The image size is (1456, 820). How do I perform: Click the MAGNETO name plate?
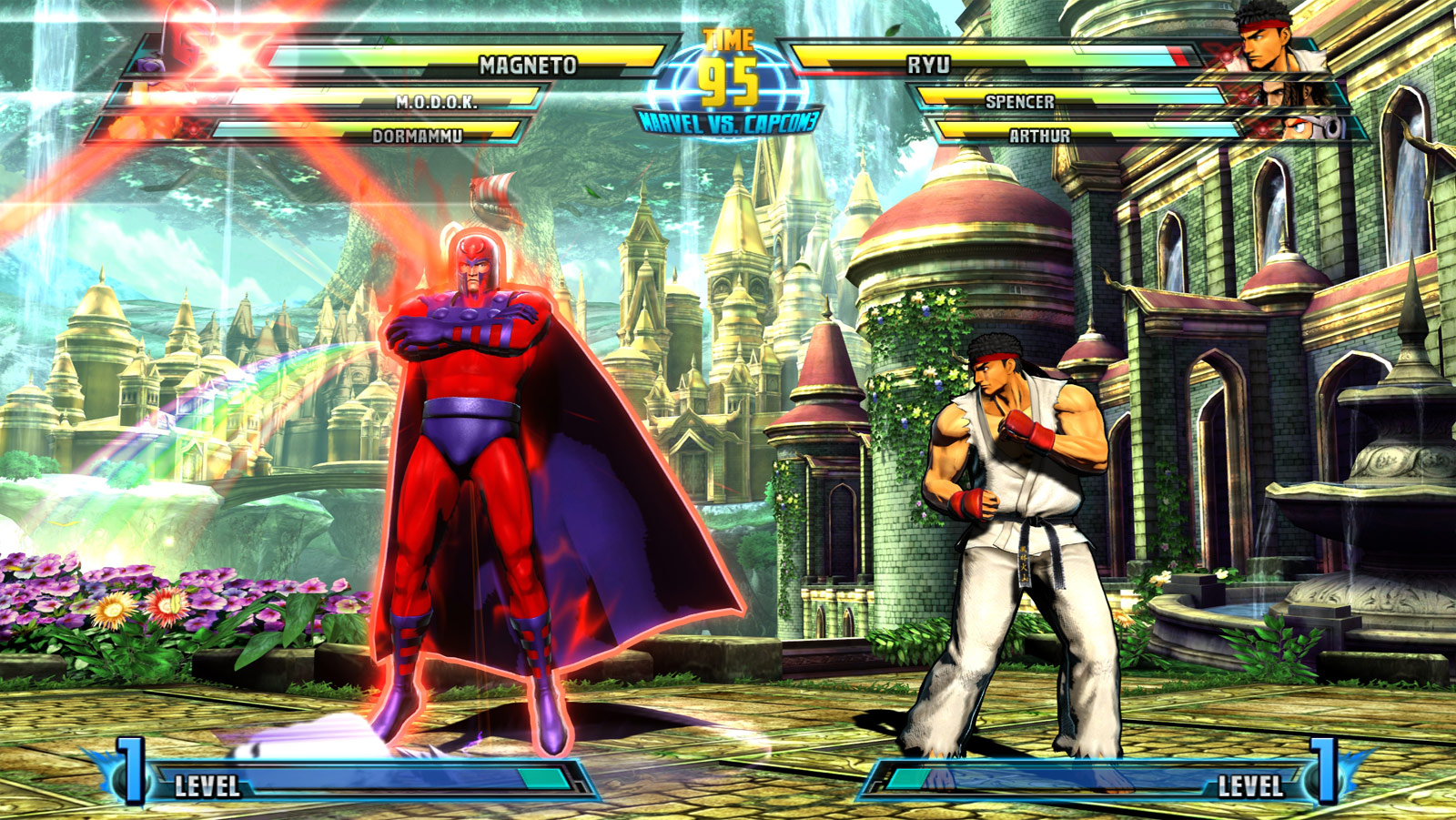pos(526,65)
